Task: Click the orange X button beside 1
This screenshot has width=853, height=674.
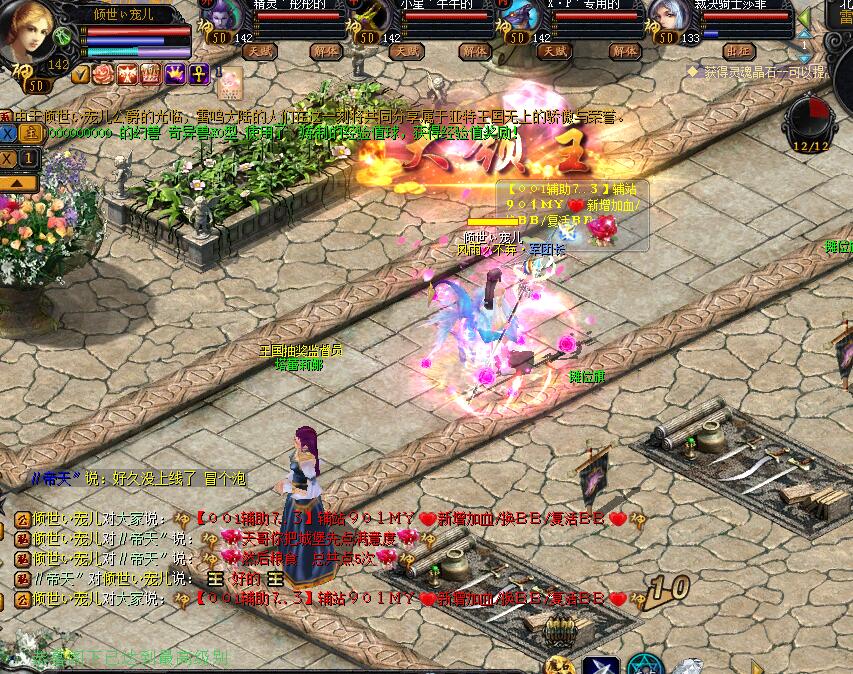Action: tap(9, 158)
